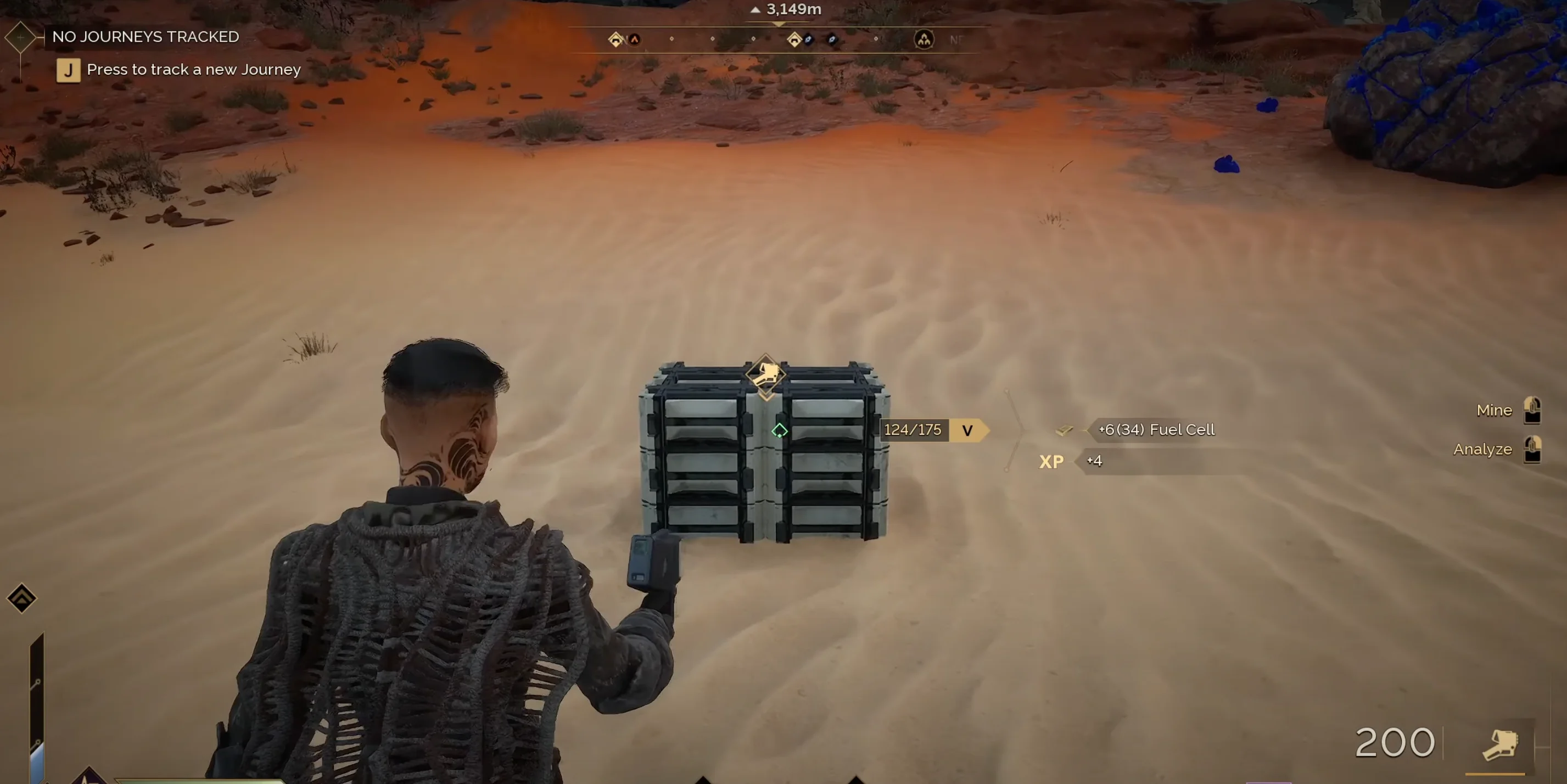The width and height of the screenshot is (1567, 784).
Task: Select the diamond base icon in the bottom-left corner
Action: tap(22, 598)
